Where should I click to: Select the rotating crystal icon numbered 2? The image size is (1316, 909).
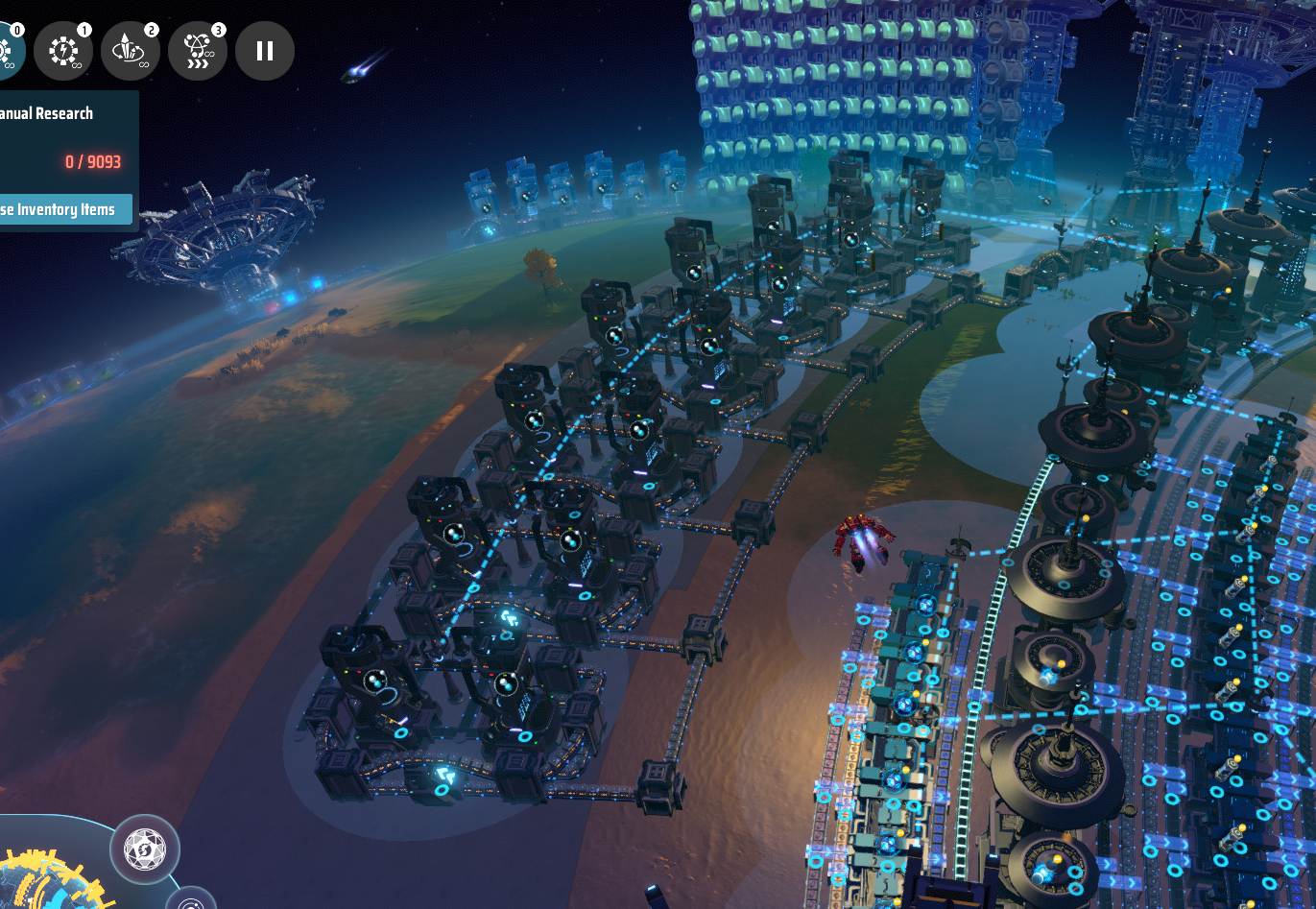pyautogui.click(x=131, y=51)
